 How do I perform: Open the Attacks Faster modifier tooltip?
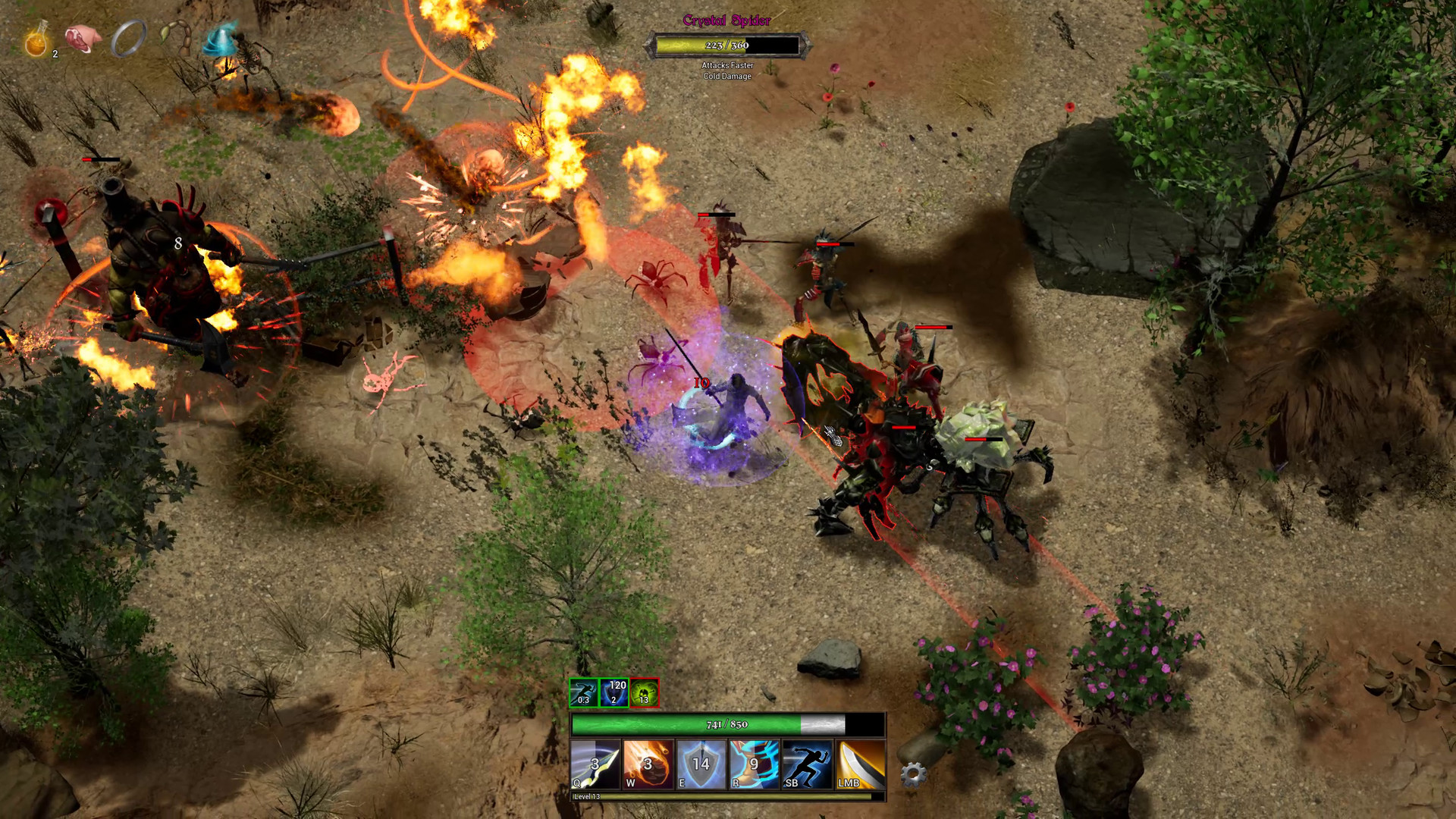[x=727, y=67]
